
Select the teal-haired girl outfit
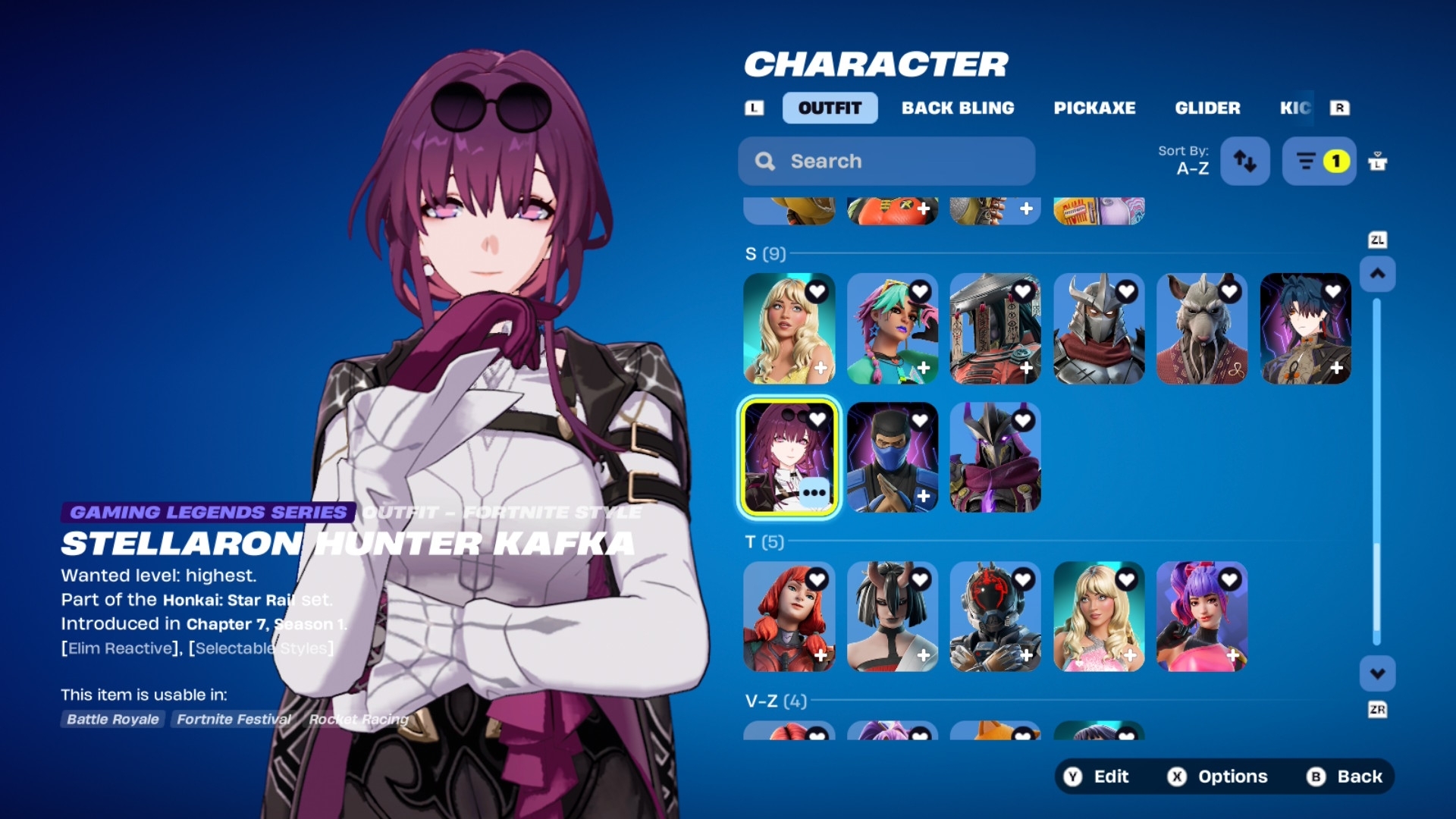point(892,328)
